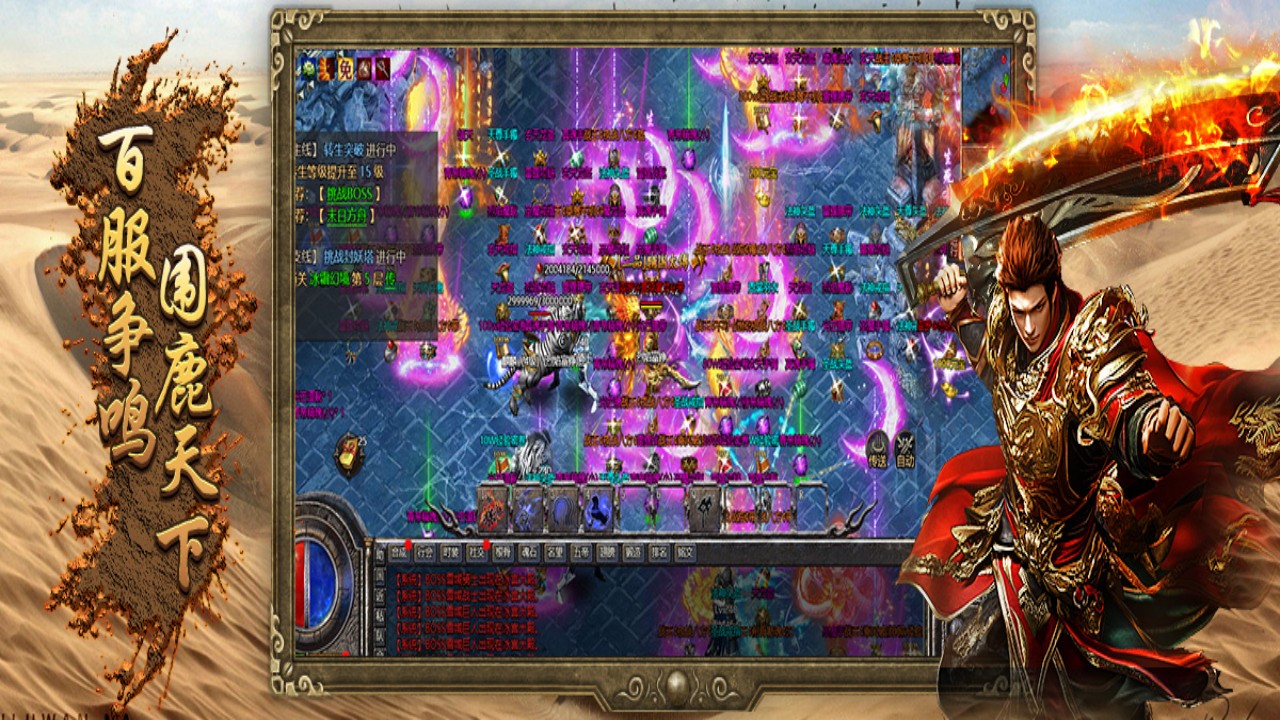Toggle the 自动 auto-battle button
The image size is (1280, 720).
pos(906,452)
